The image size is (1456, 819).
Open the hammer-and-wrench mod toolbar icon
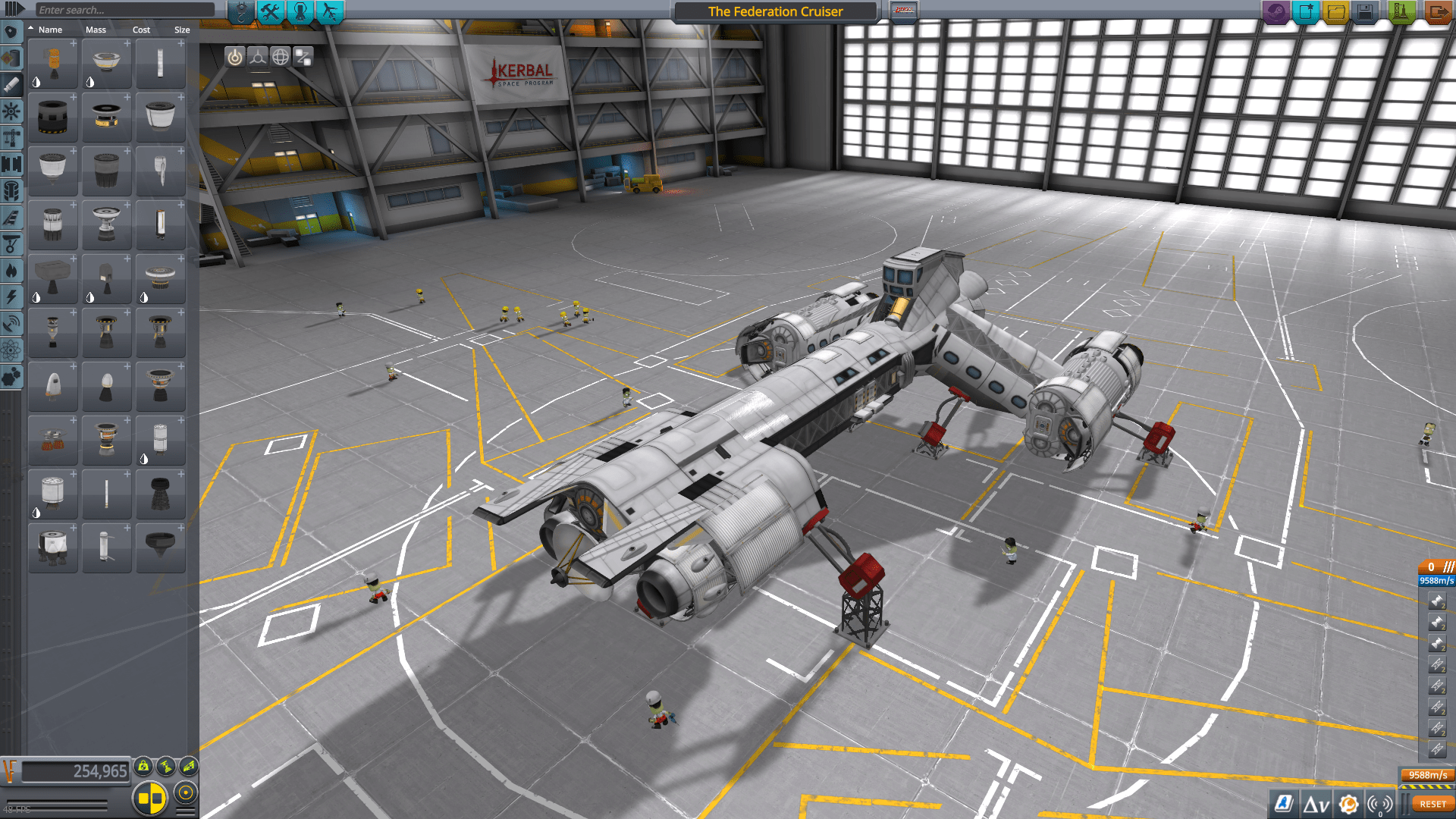(x=271, y=11)
